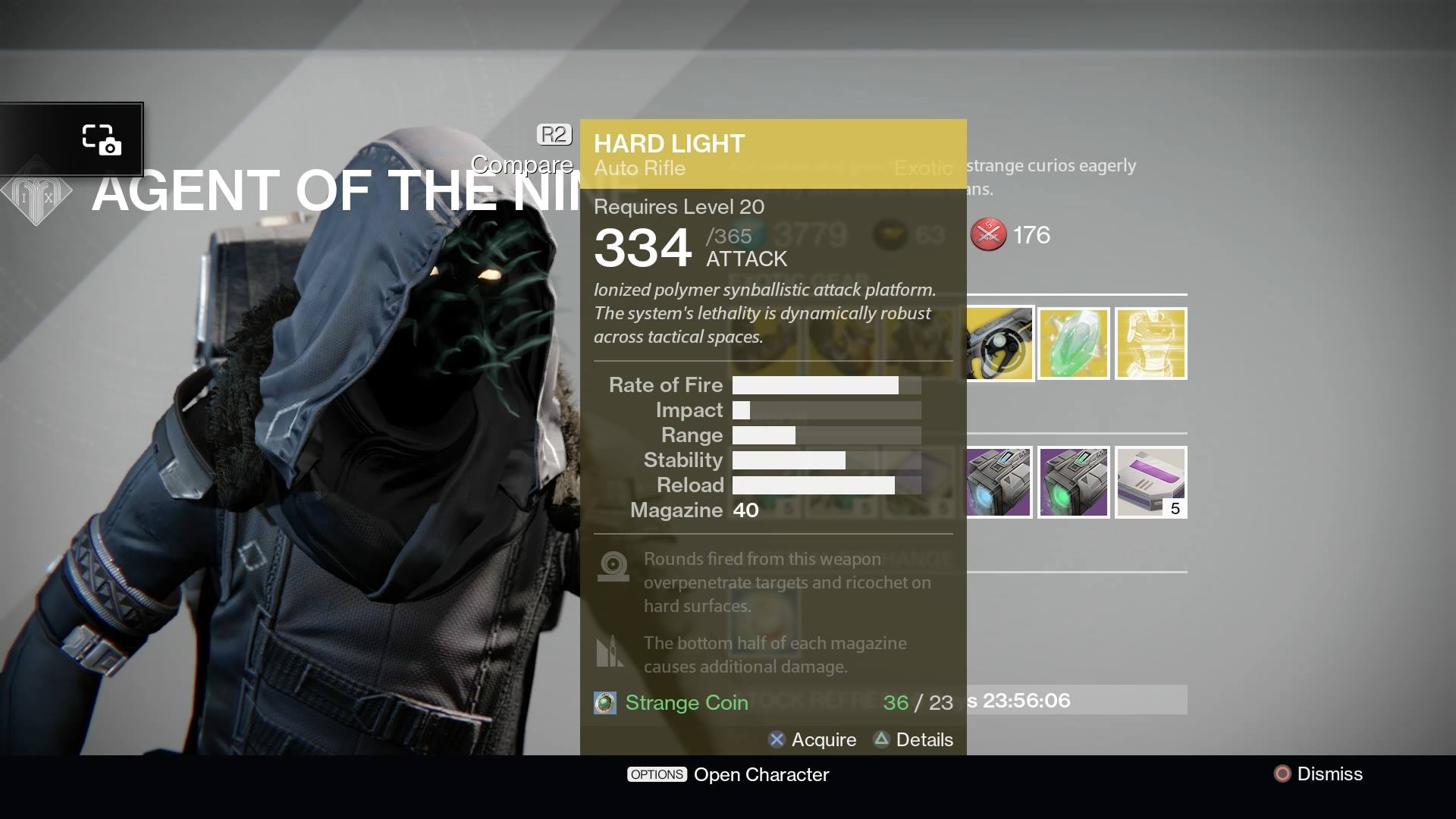Screen dimensions: 1456x819
Task: Select the Hard Light auto rifle icon
Action: coord(999,343)
